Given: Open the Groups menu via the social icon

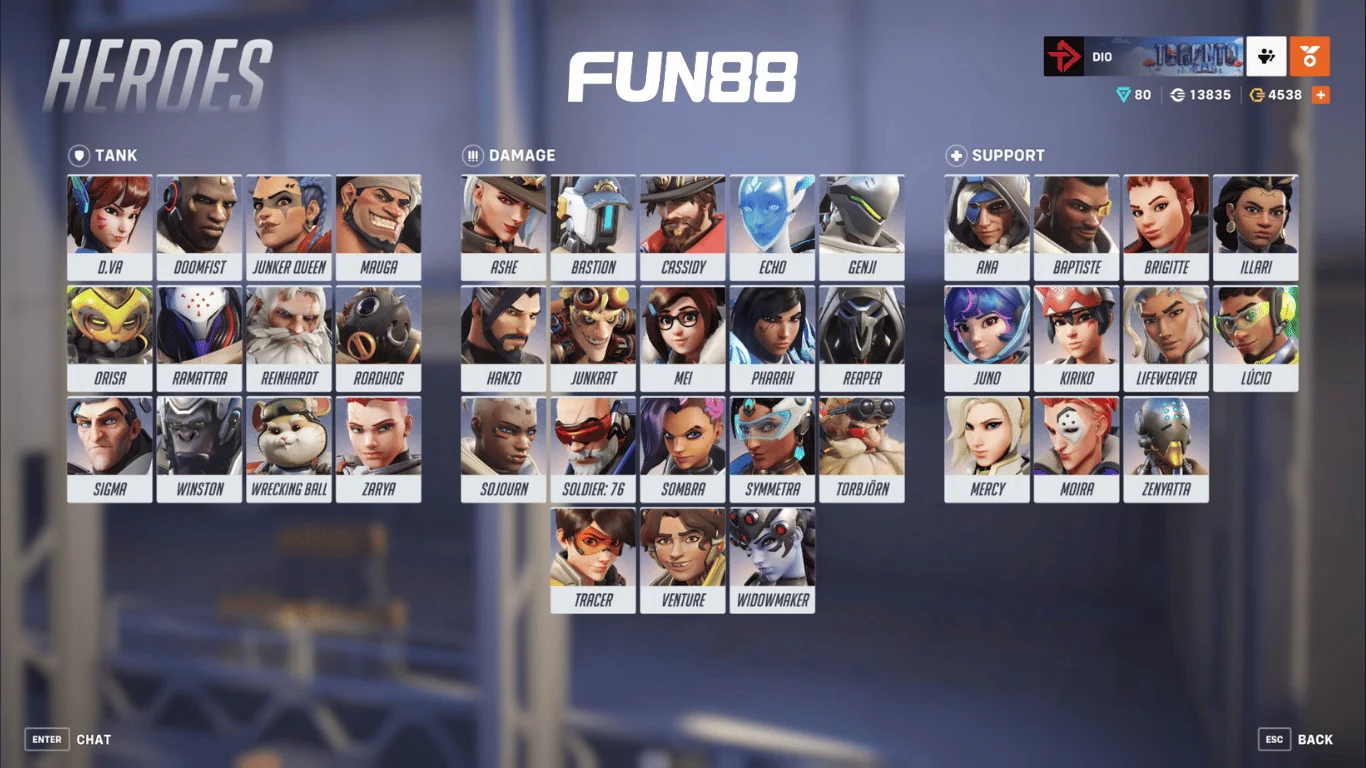Looking at the screenshot, I should click(1266, 57).
